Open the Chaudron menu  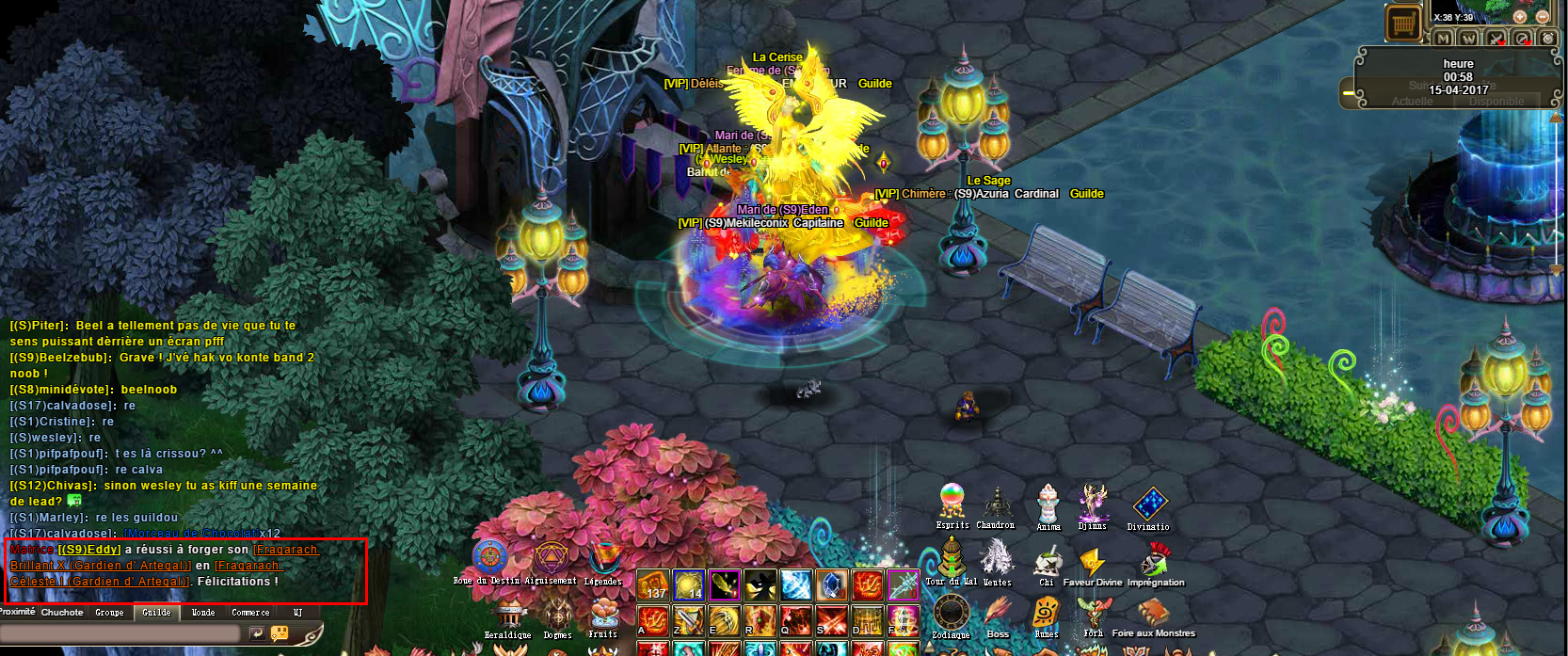coord(996,504)
